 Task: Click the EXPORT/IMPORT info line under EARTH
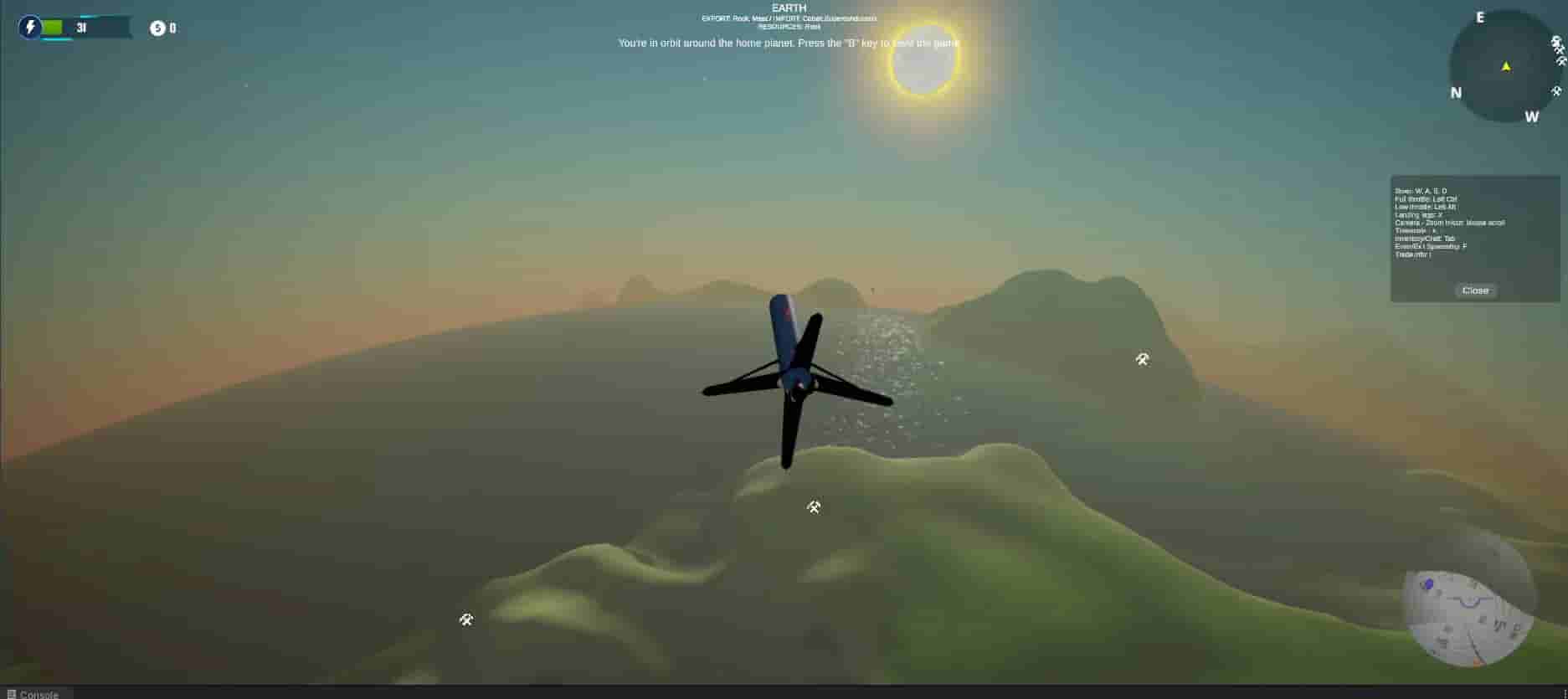[789, 18]
